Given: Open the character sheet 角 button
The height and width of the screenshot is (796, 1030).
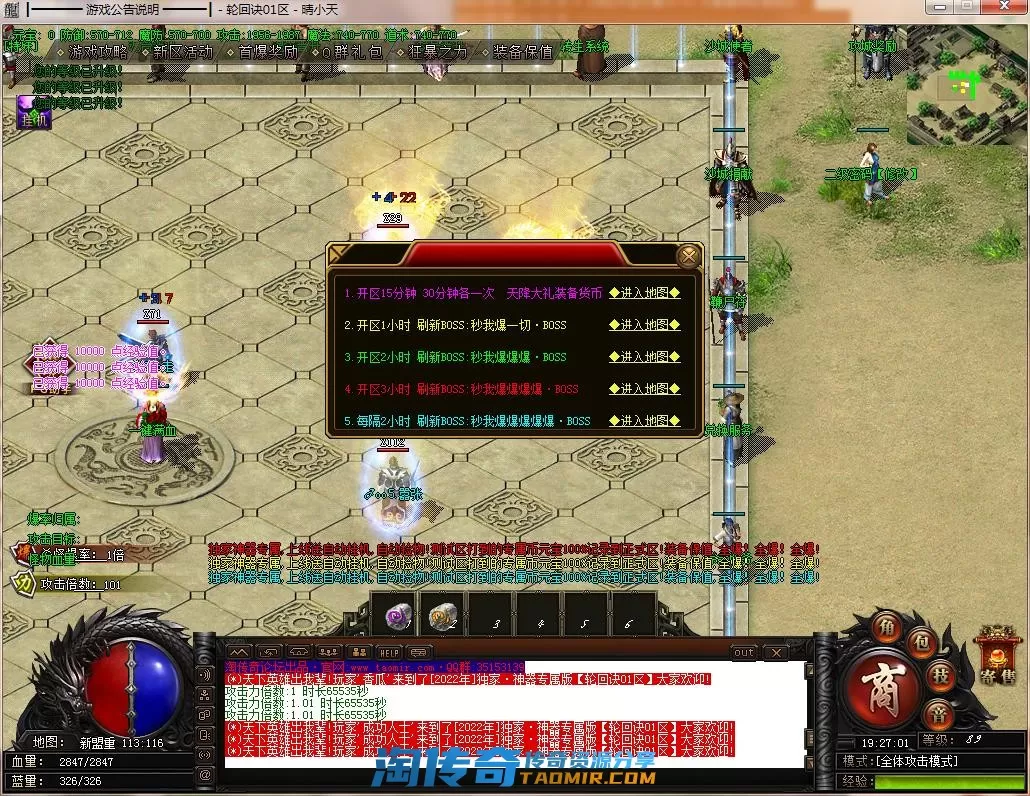Looking at the screenshot, I should click(886, 627).
